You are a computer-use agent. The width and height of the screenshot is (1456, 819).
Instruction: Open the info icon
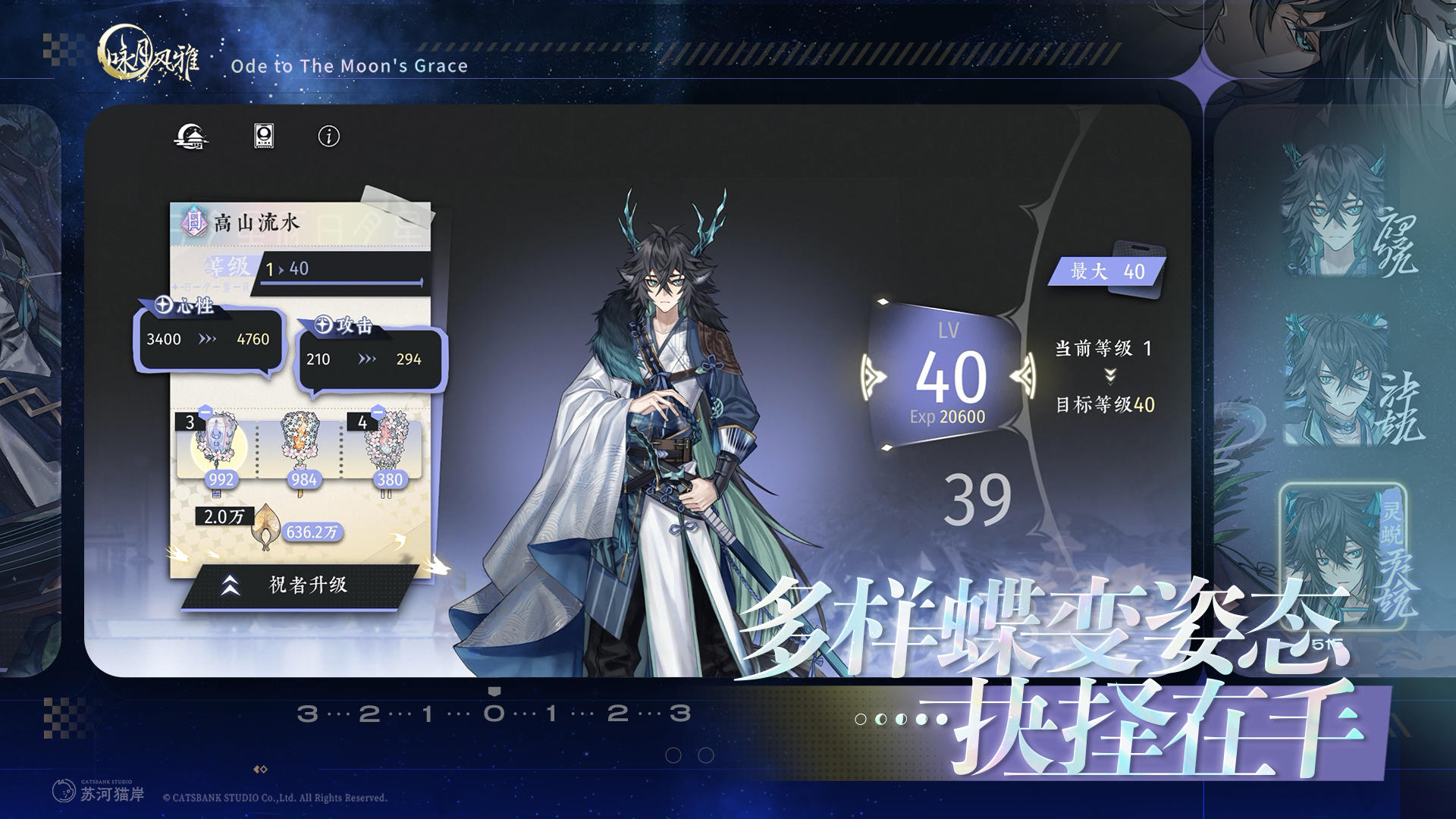(328, 136)
